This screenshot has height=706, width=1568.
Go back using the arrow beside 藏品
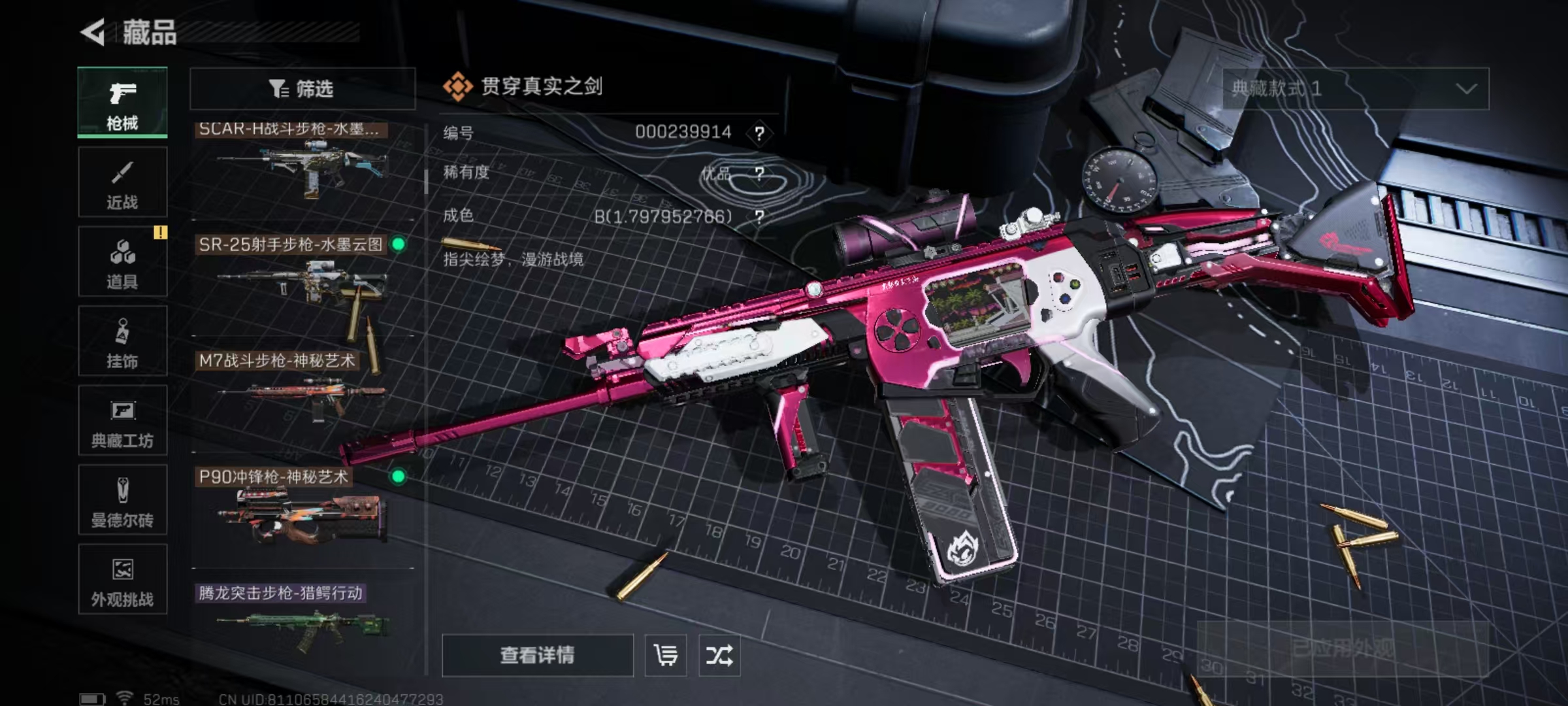tap(93, 32)
